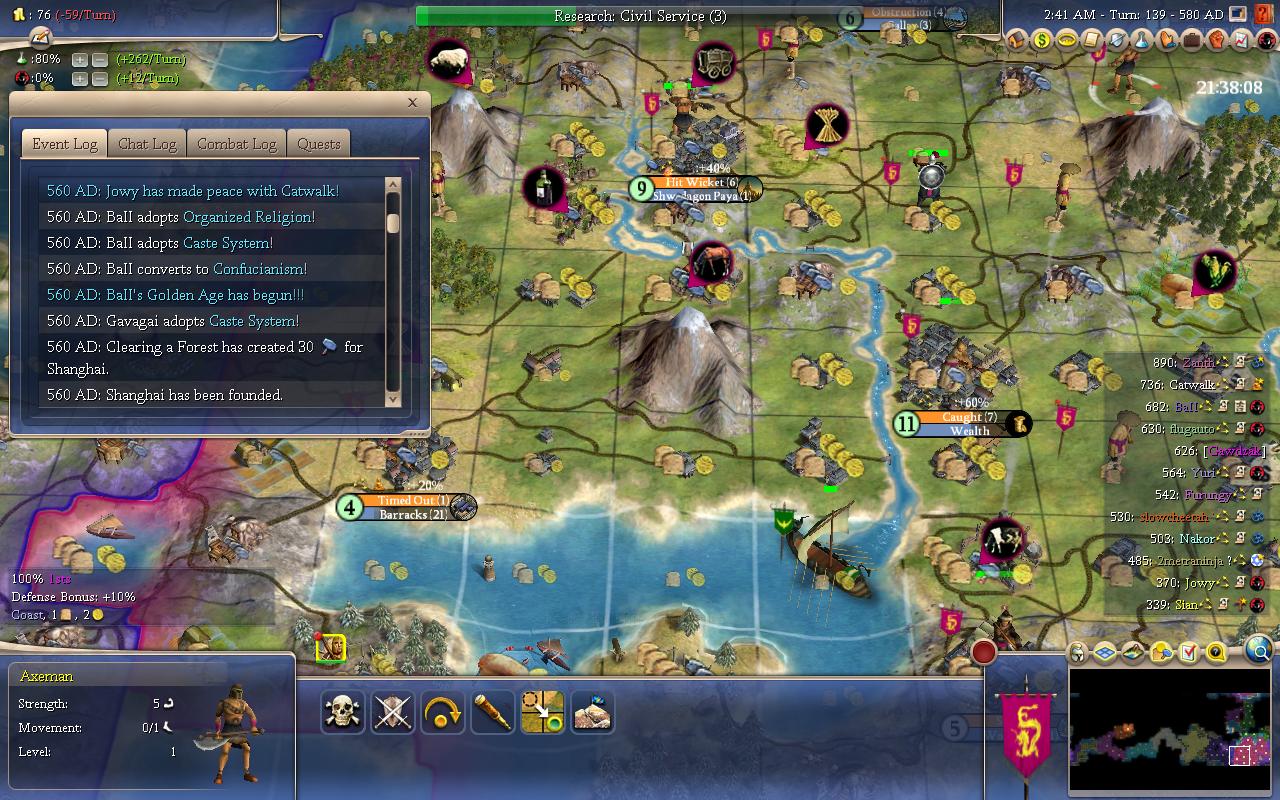Choose the go-to movement command button
Viewport: 1280px width, 800px height.
543,712
